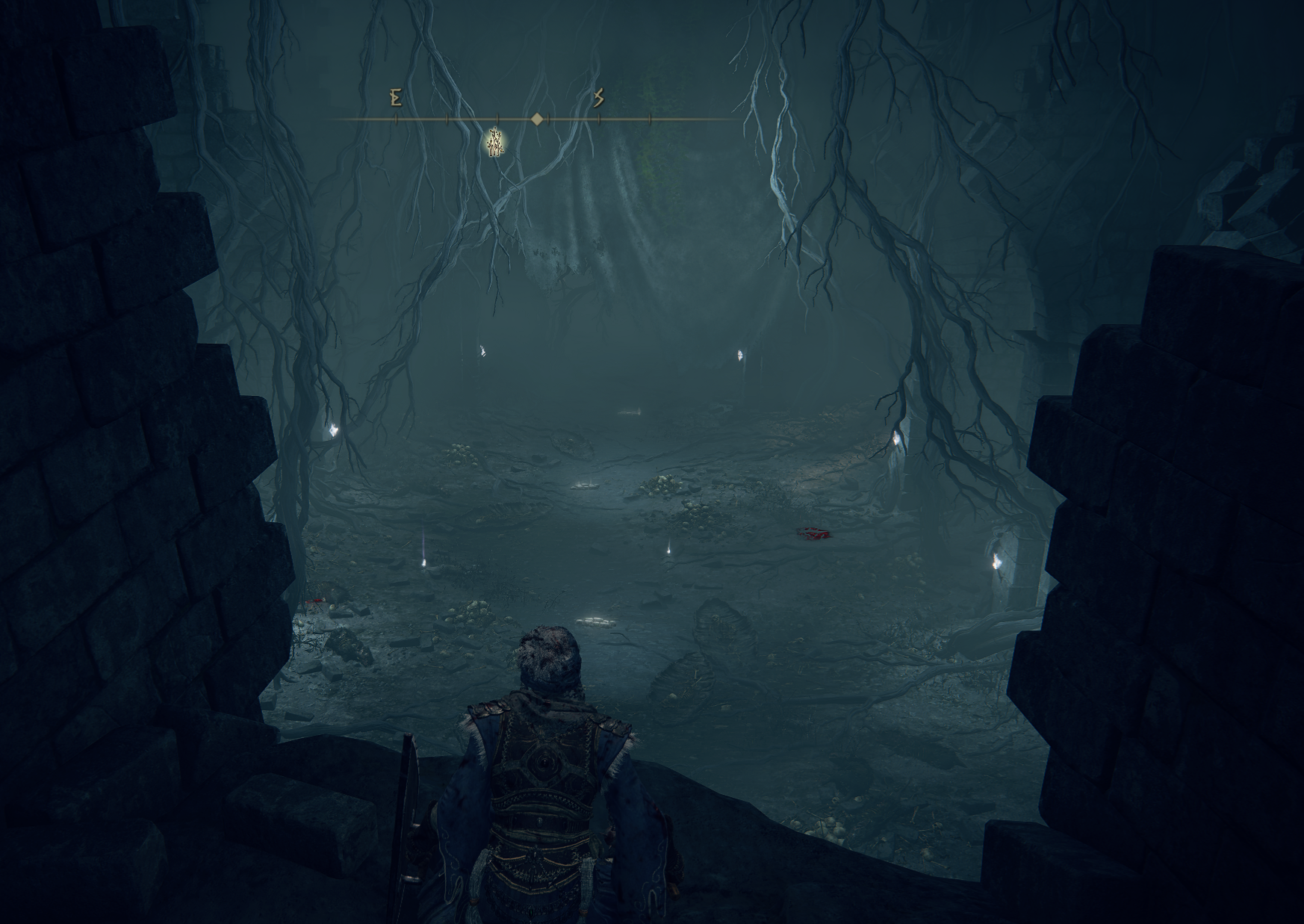The height and width of the screenshot is (924, 1304).
Task: Click the red bloodstain on the arena floor
Action: (812, 532)
